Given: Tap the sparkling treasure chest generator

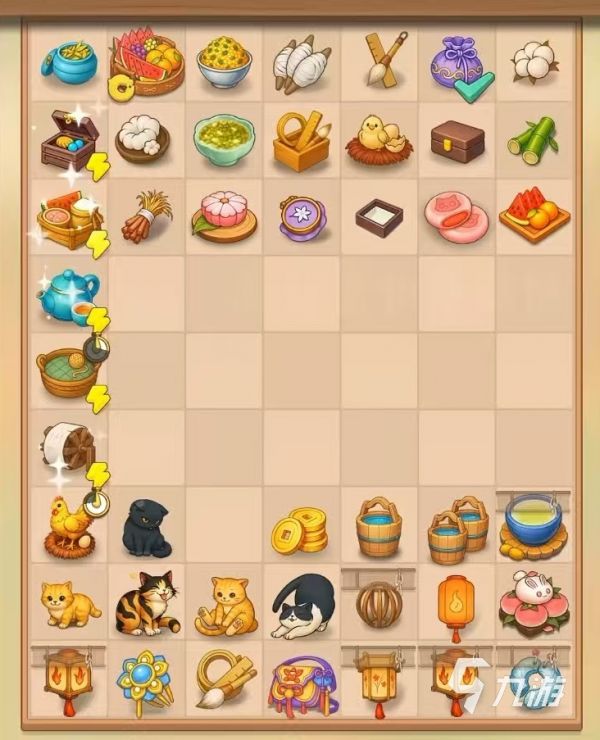Looking at the screenshot, I should coord(68,139).
